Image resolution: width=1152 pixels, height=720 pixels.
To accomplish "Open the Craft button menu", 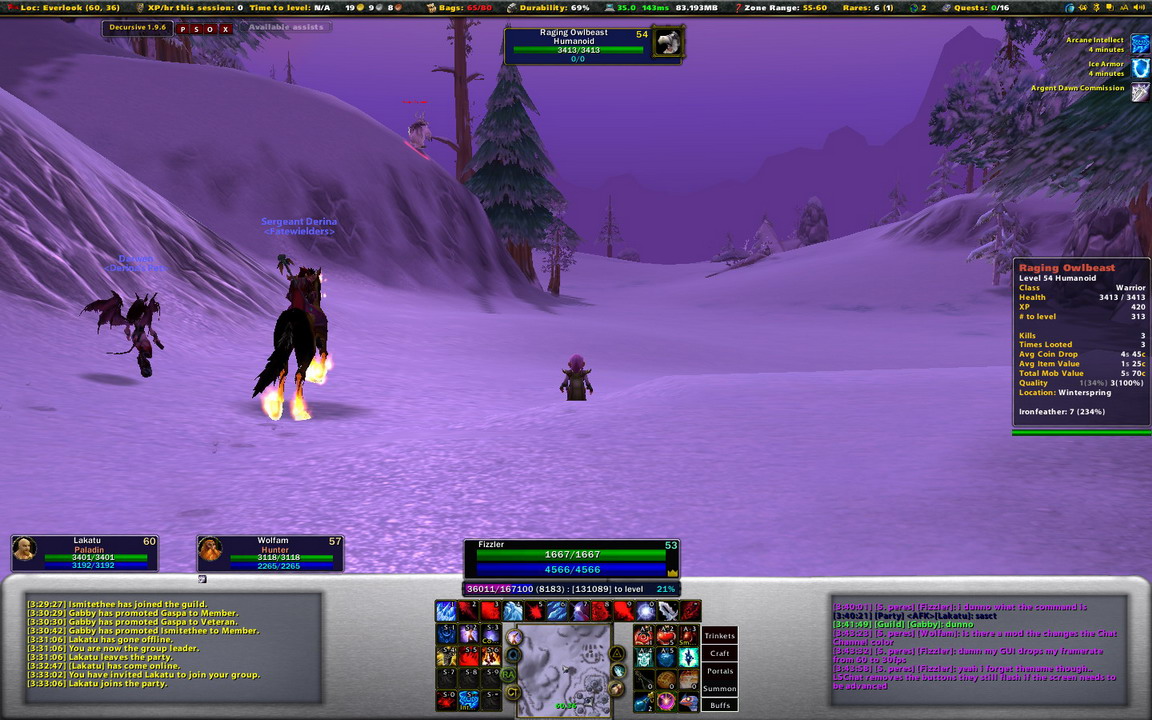I will click(719, 653).
